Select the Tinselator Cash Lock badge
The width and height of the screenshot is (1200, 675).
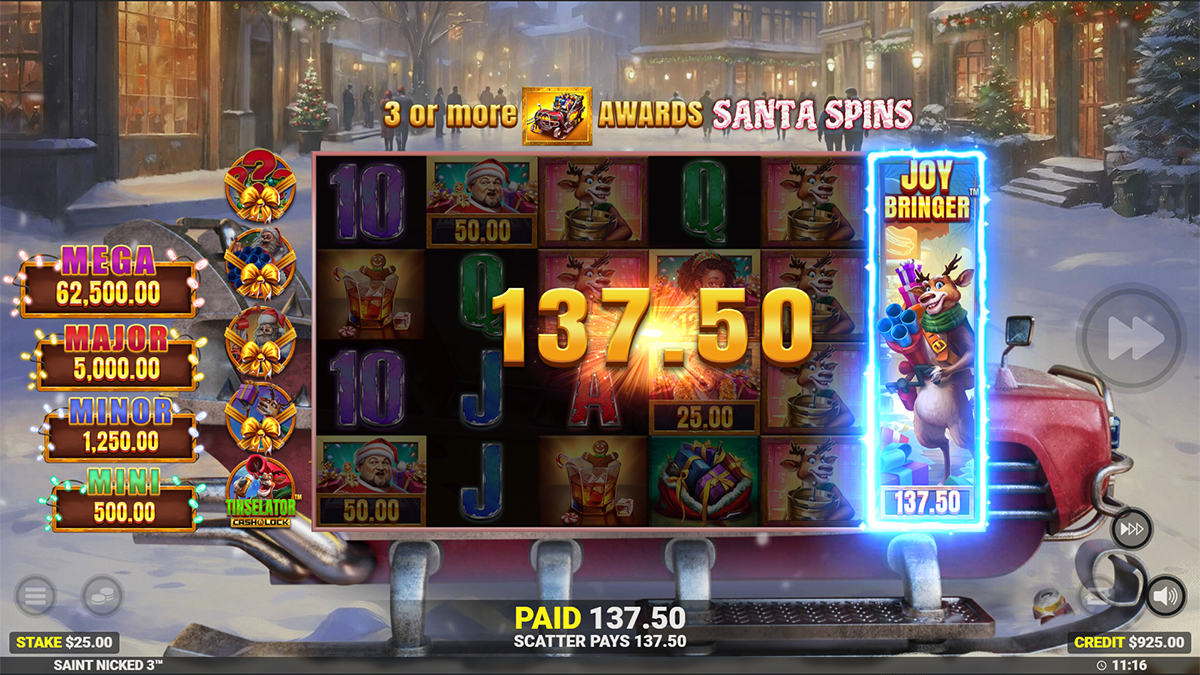point(260,493)
